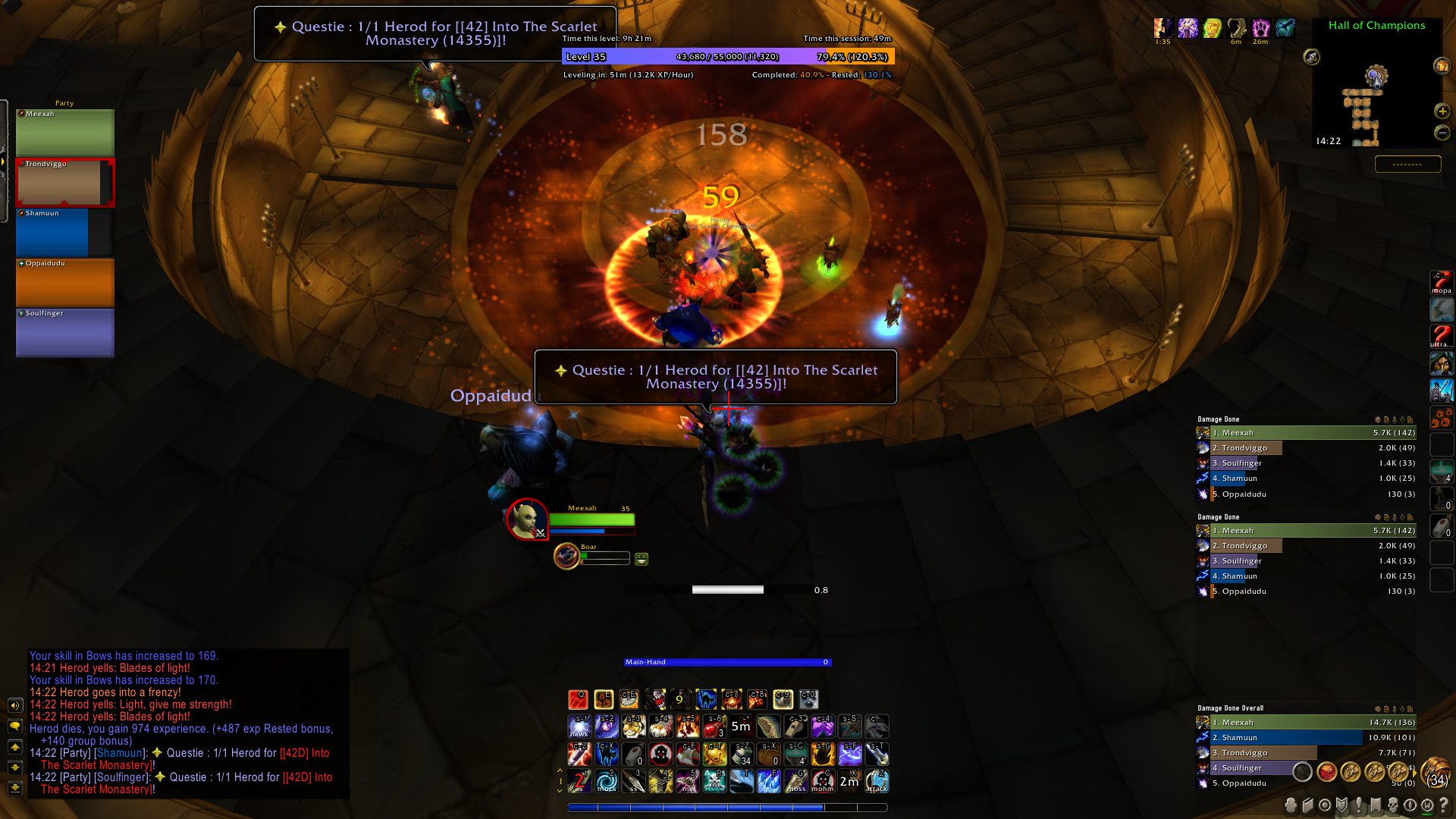The height and width of the screenshot is (819, 1456).
Task: Open the calendar button showing 17
Action: [x=1442, y=66]
